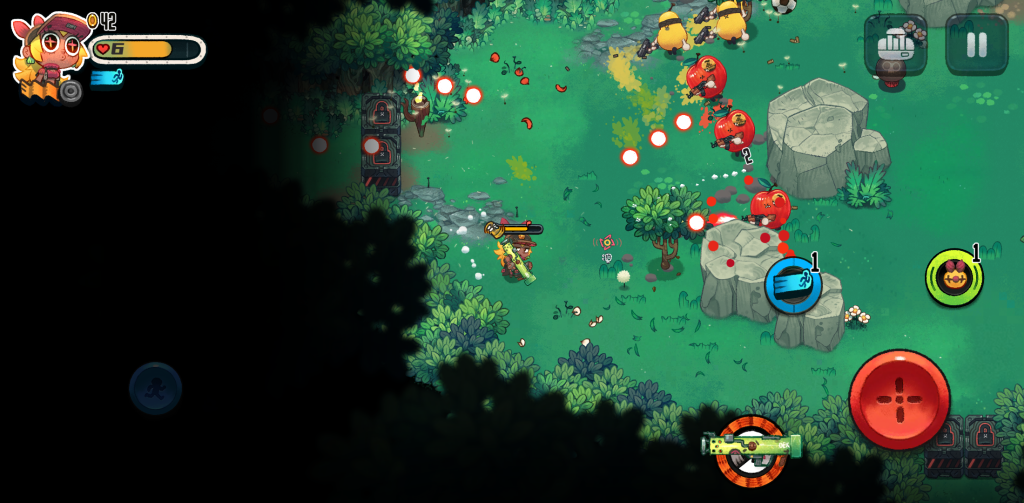This screenshot has width=1024, height=503.
Task: Activate the blue dash ability
Action: point(794,285)
